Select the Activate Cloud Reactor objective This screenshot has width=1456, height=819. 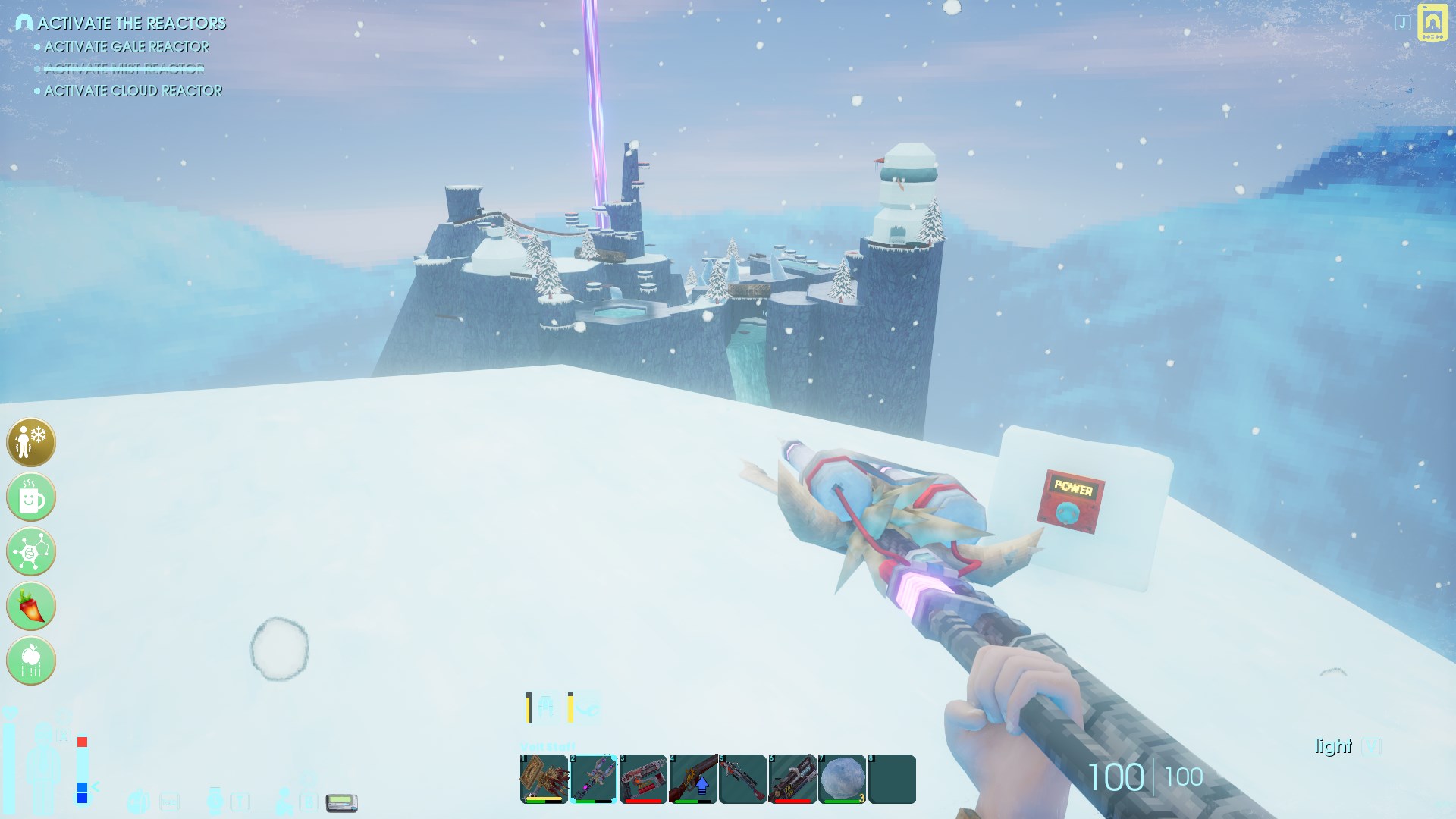[133, 91]
